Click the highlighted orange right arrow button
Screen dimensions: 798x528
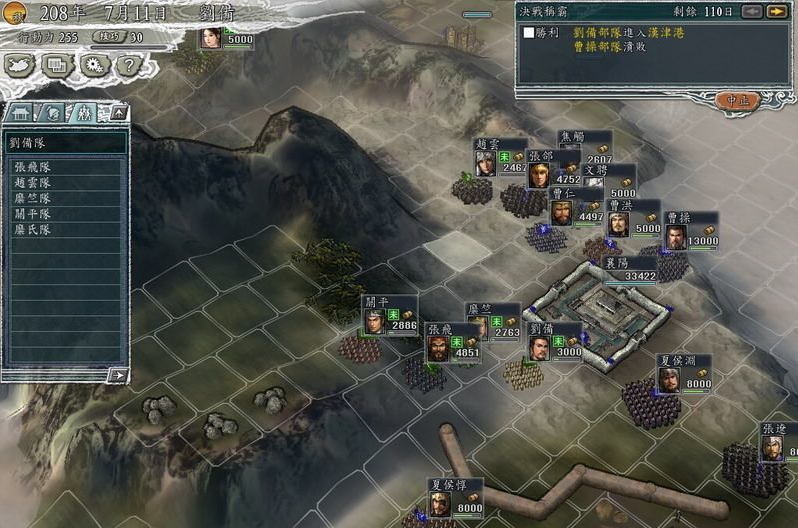tap(776, 11)
